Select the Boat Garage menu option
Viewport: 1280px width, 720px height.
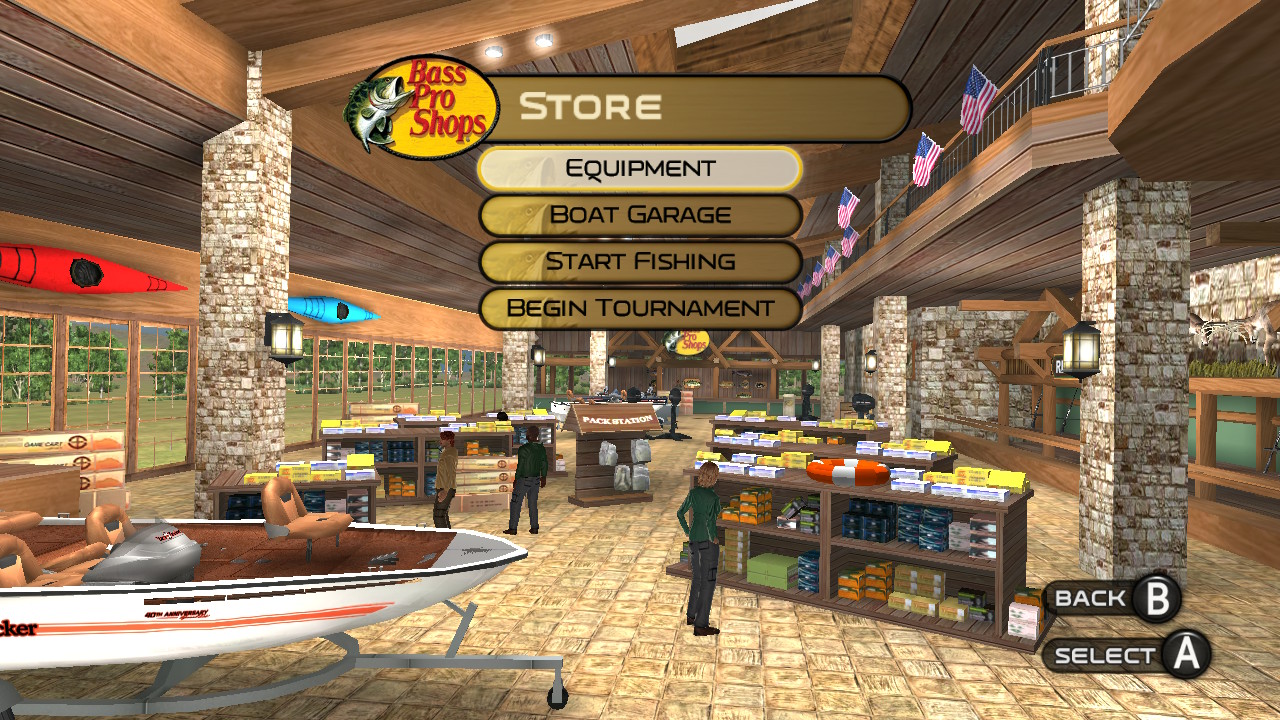click(x=640, y=214)
